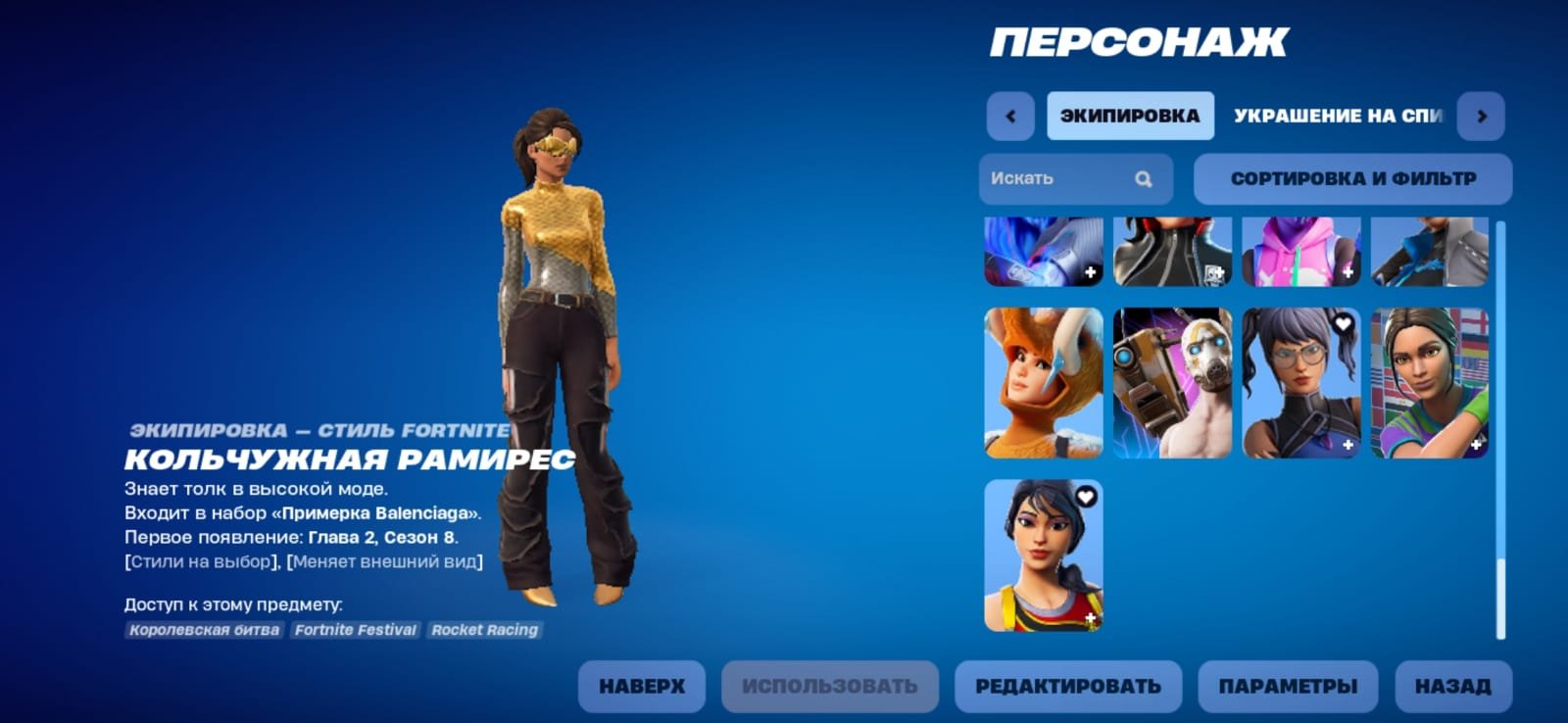Select the bunny-eared outfit thumbnail
This screenshot has width=1568, height=723.
point(1046,382)
